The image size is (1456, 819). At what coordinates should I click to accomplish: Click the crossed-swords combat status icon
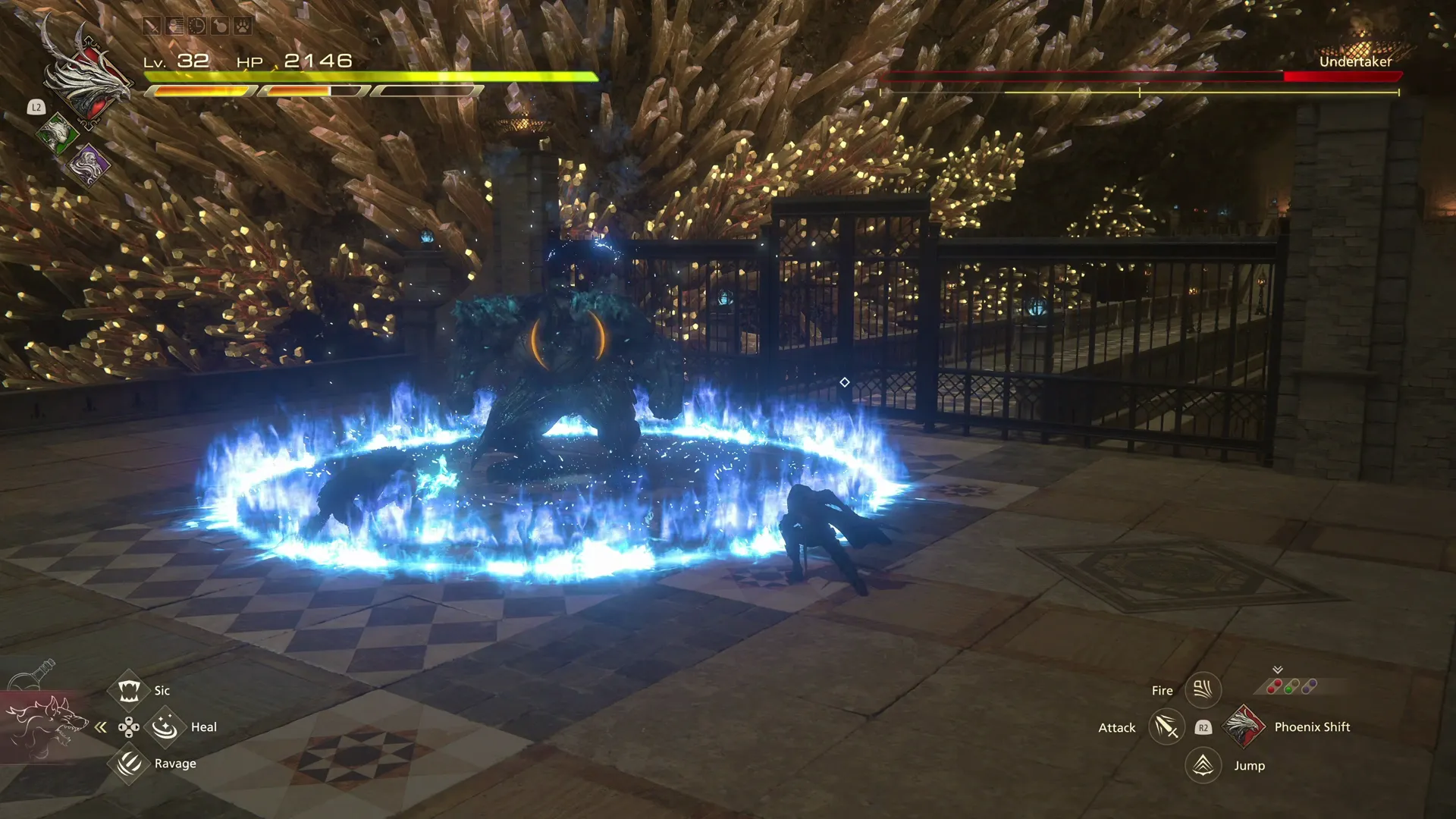(152, 26)
